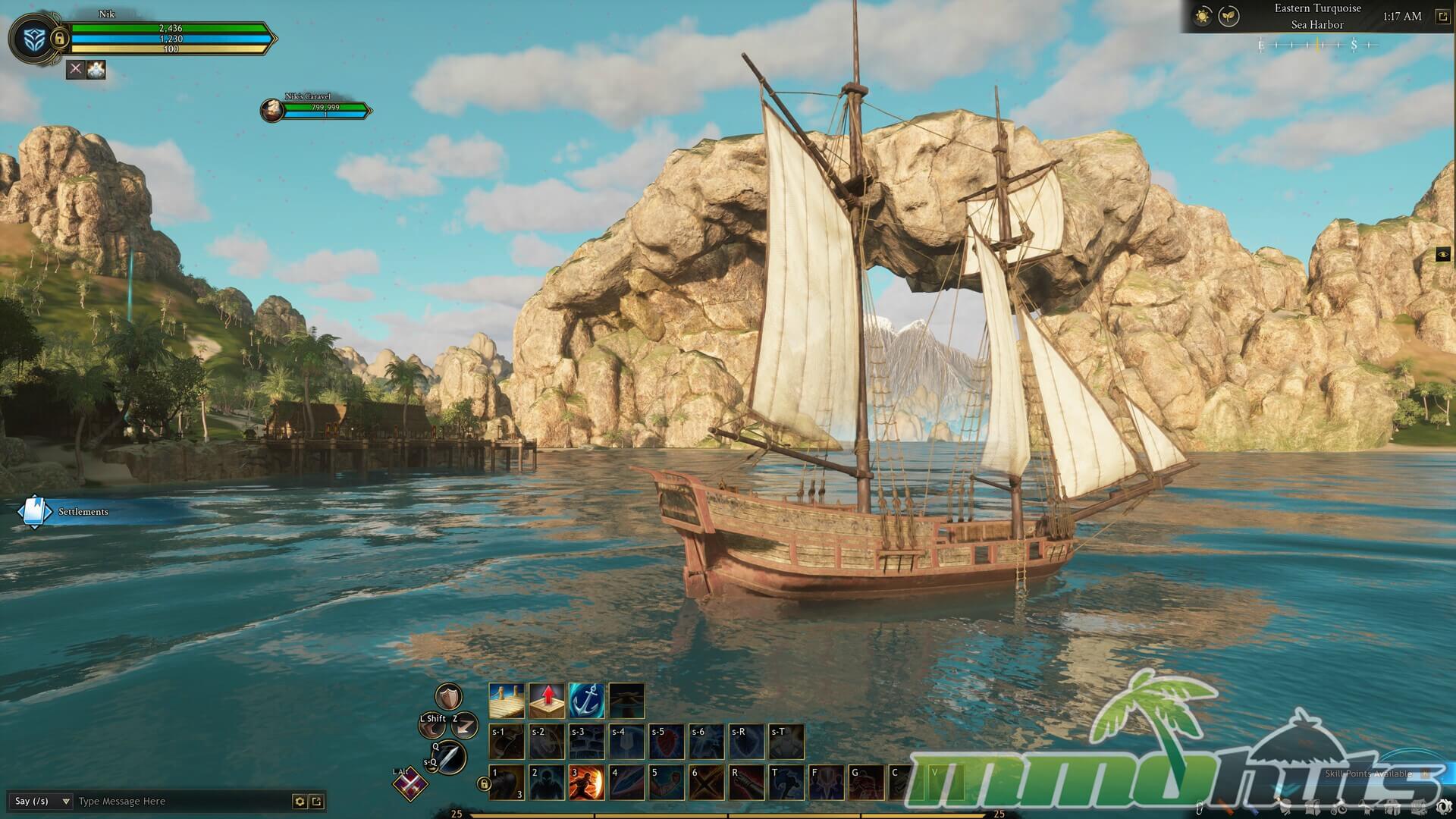Trigger the glowing orange skill in slot 3

coord(586,783)
